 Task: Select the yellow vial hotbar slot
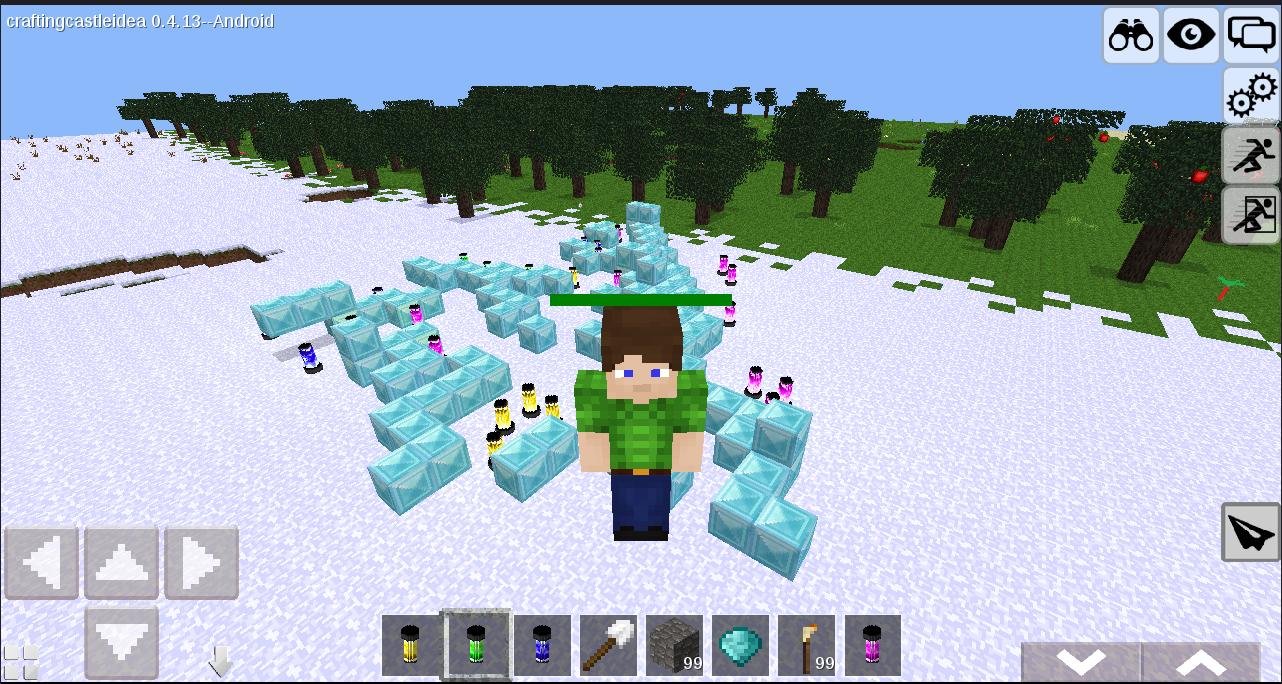point(410,646)
